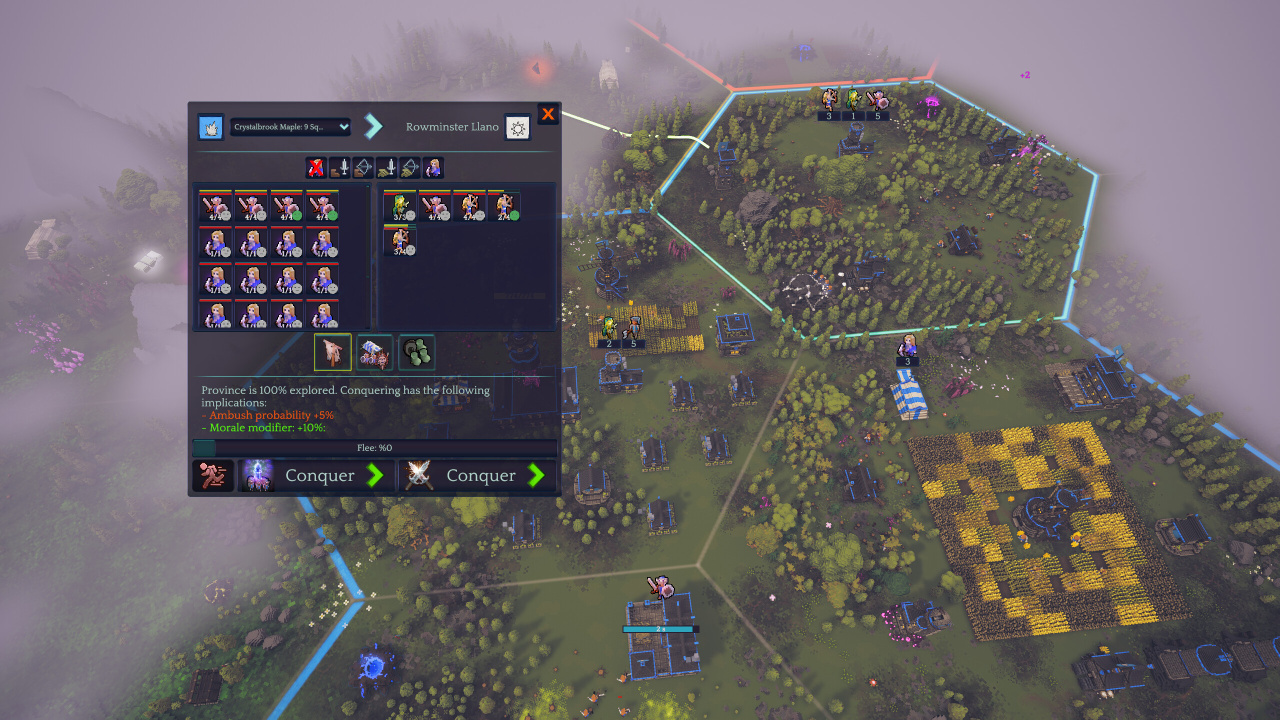
Task: Select the first swordsman unit in the left army
Action: click(x=216, y=207)
